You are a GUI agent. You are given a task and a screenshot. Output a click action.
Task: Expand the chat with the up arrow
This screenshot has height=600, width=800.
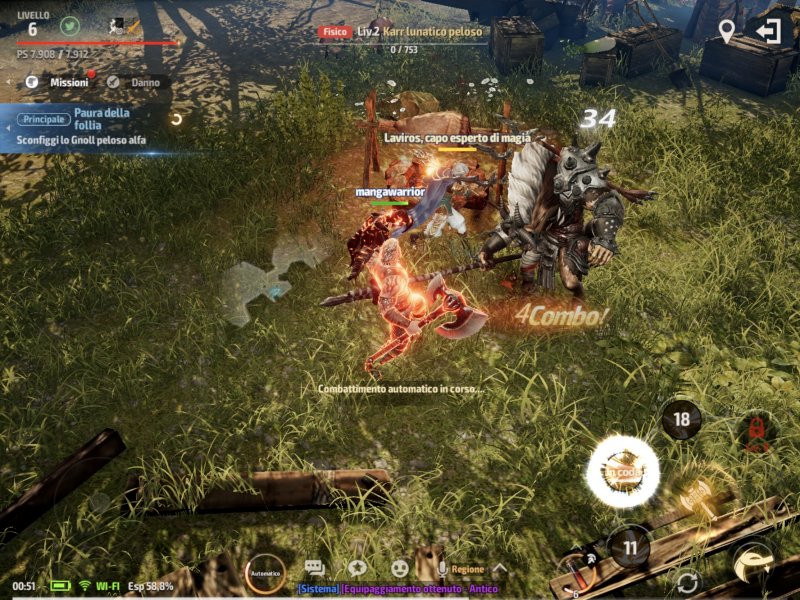499,569
